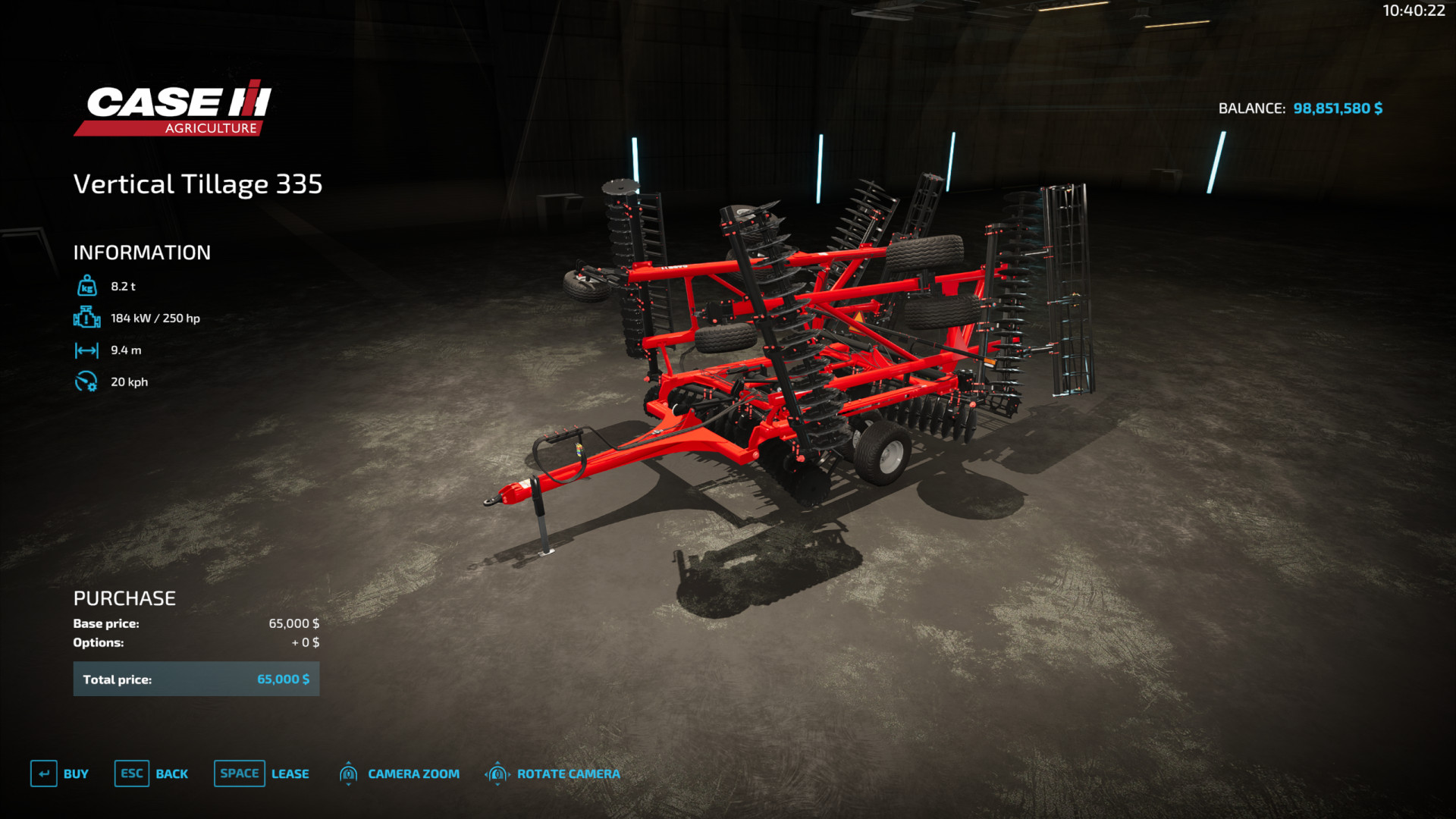The image size is (1456, 819).
Task: Select the highlighted Total price row
Action: 196,679
